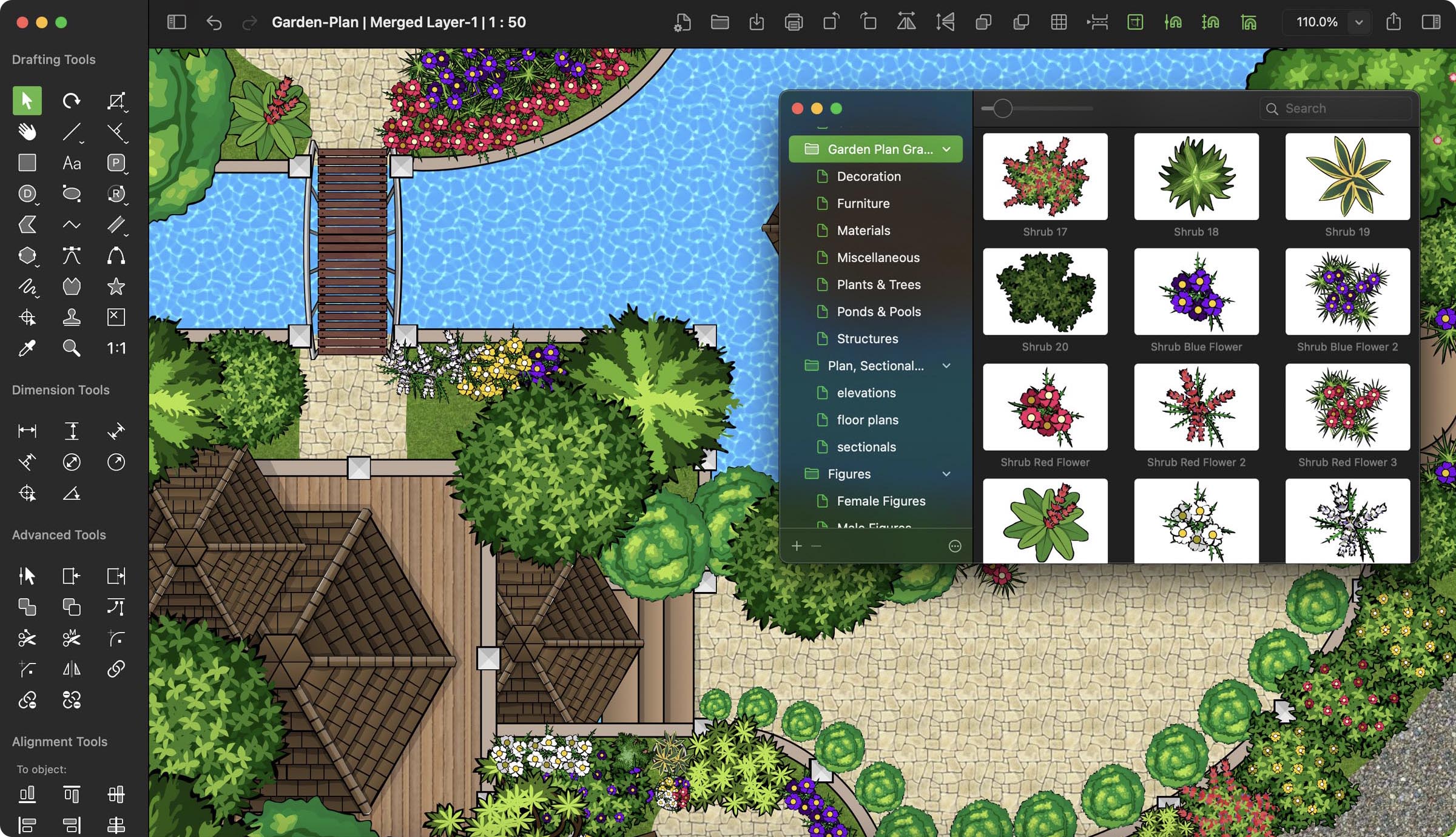
Task: Activate the magnifier zoom tool
Action: point(72,348)
